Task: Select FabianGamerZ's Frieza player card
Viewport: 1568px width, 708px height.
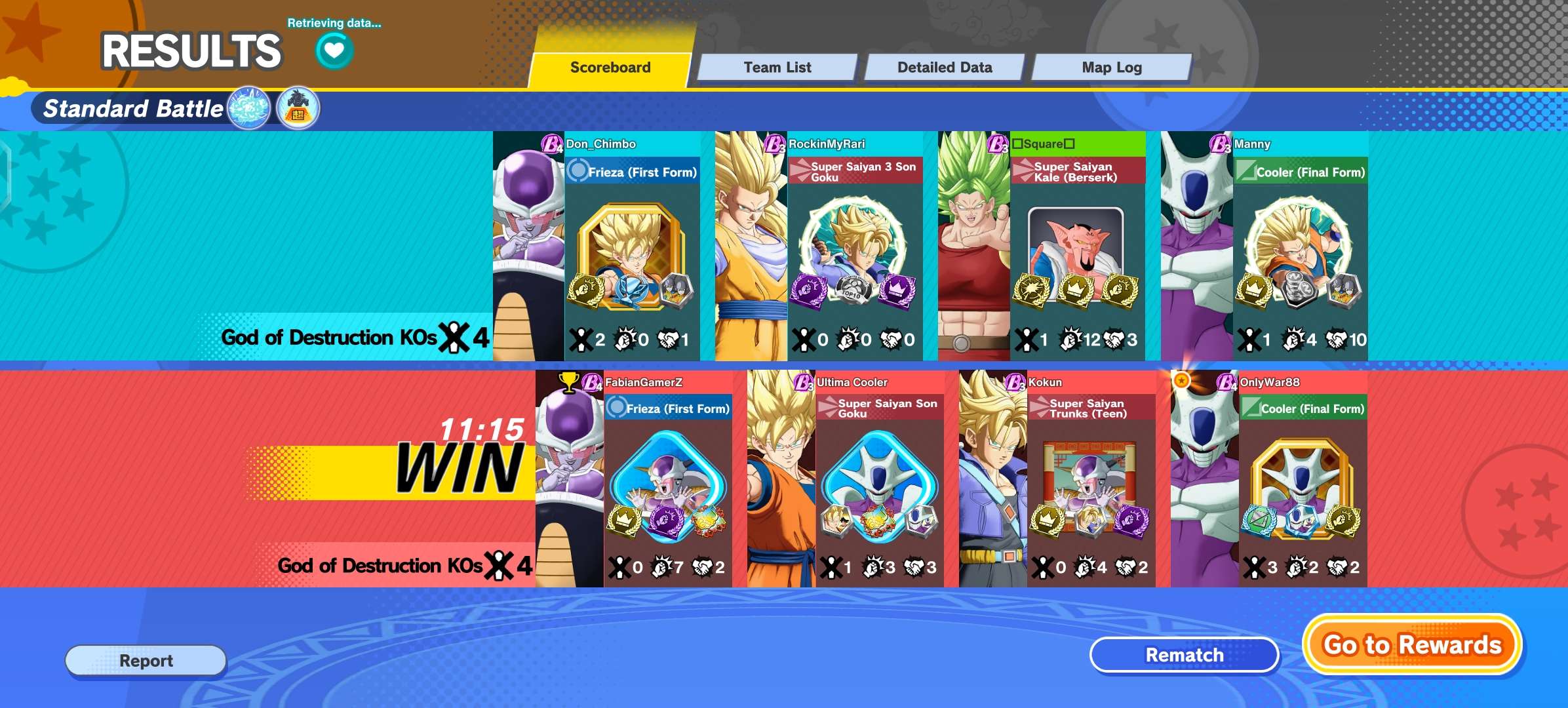Action: [634, 479]
